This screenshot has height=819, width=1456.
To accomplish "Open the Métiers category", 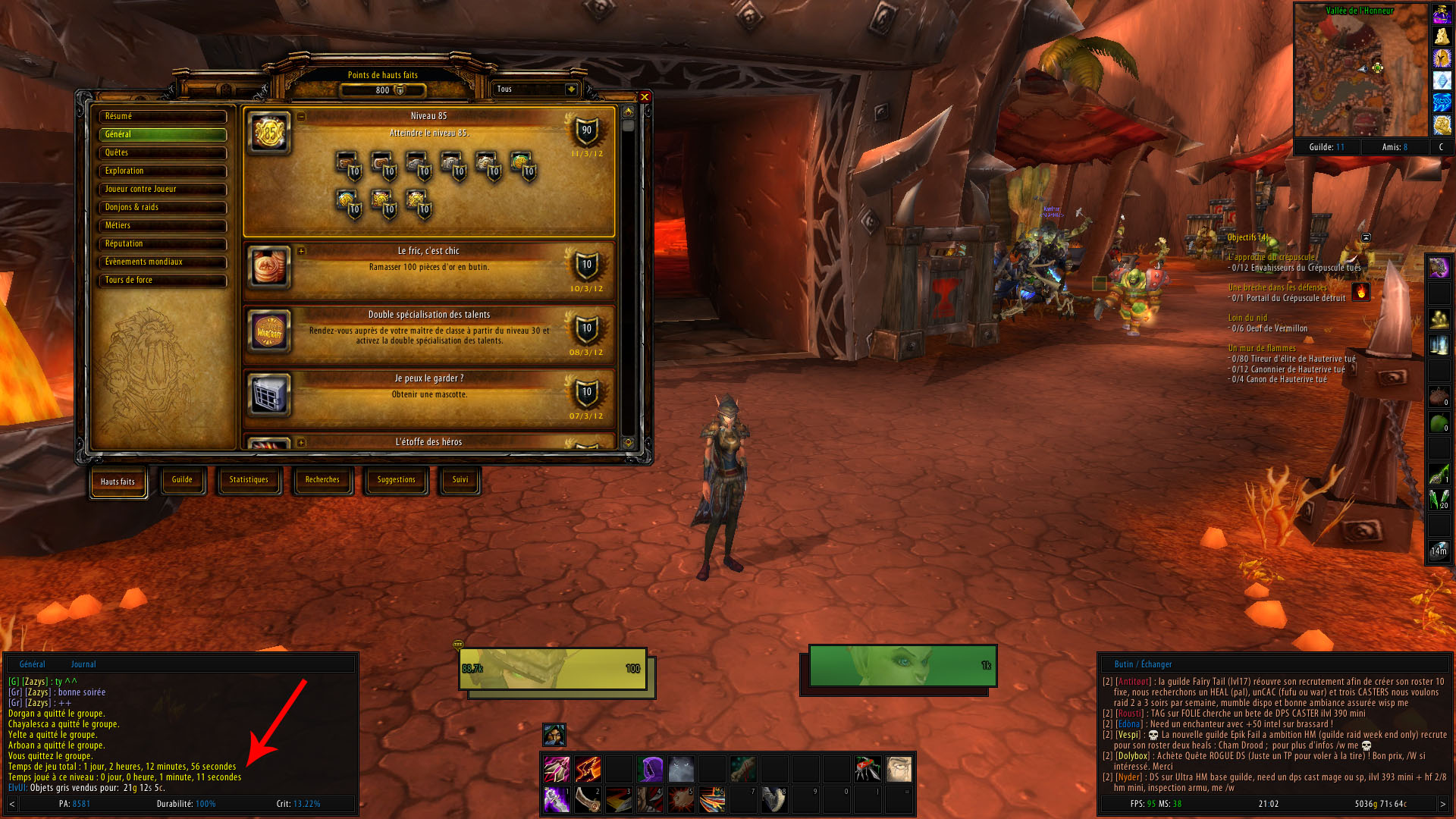I will coord(162,225).
